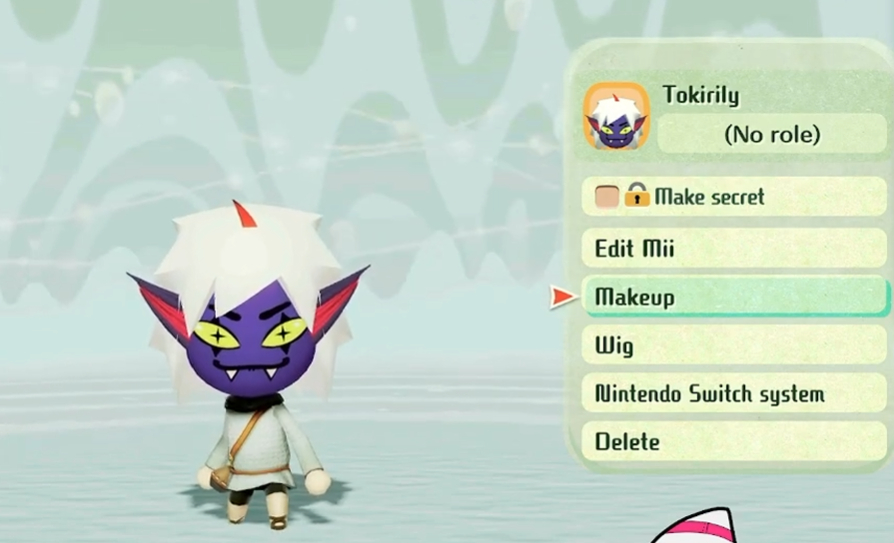This screenshot has width=894, height=543.
Task: Toggle the Make secret option
Action: point(733,197)
